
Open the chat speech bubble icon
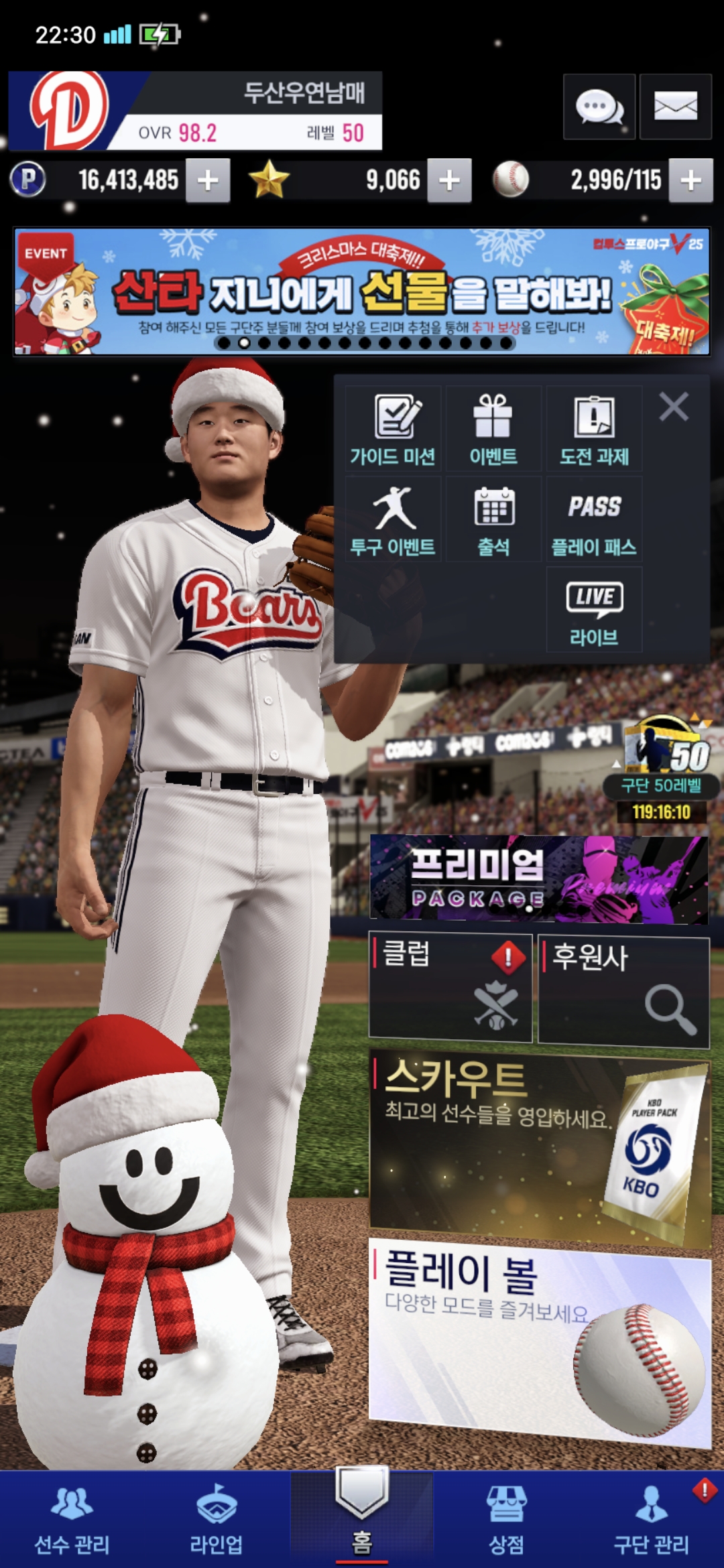599,107
